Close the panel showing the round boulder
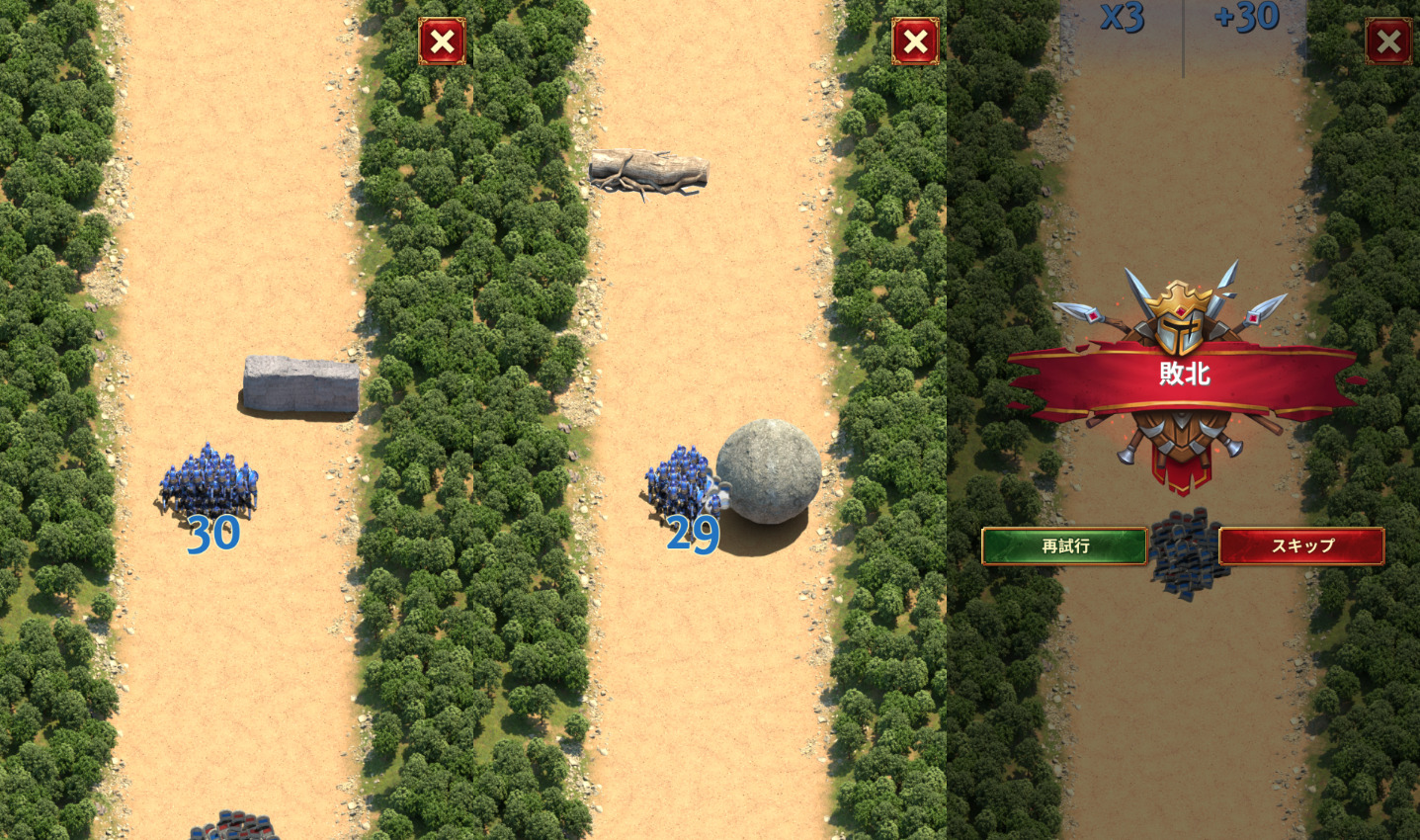 tap(915, 42)
